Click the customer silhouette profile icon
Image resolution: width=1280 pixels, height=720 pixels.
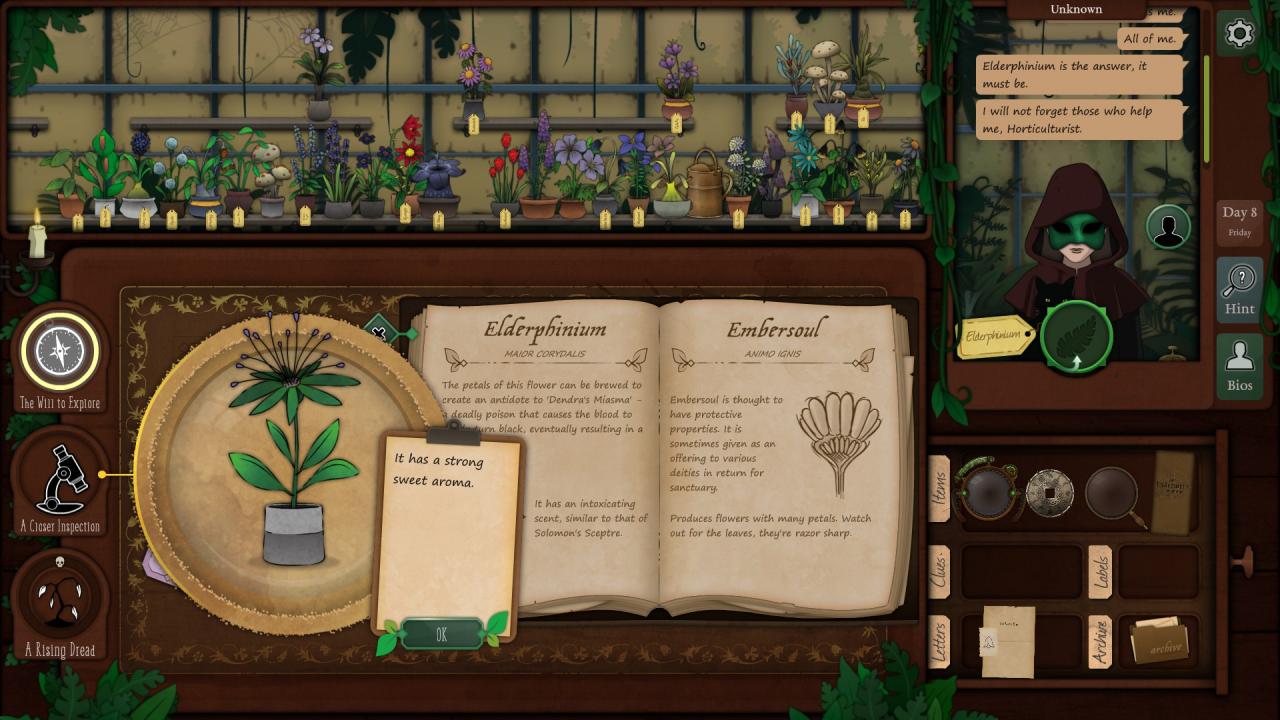[x=1167, y=227]
